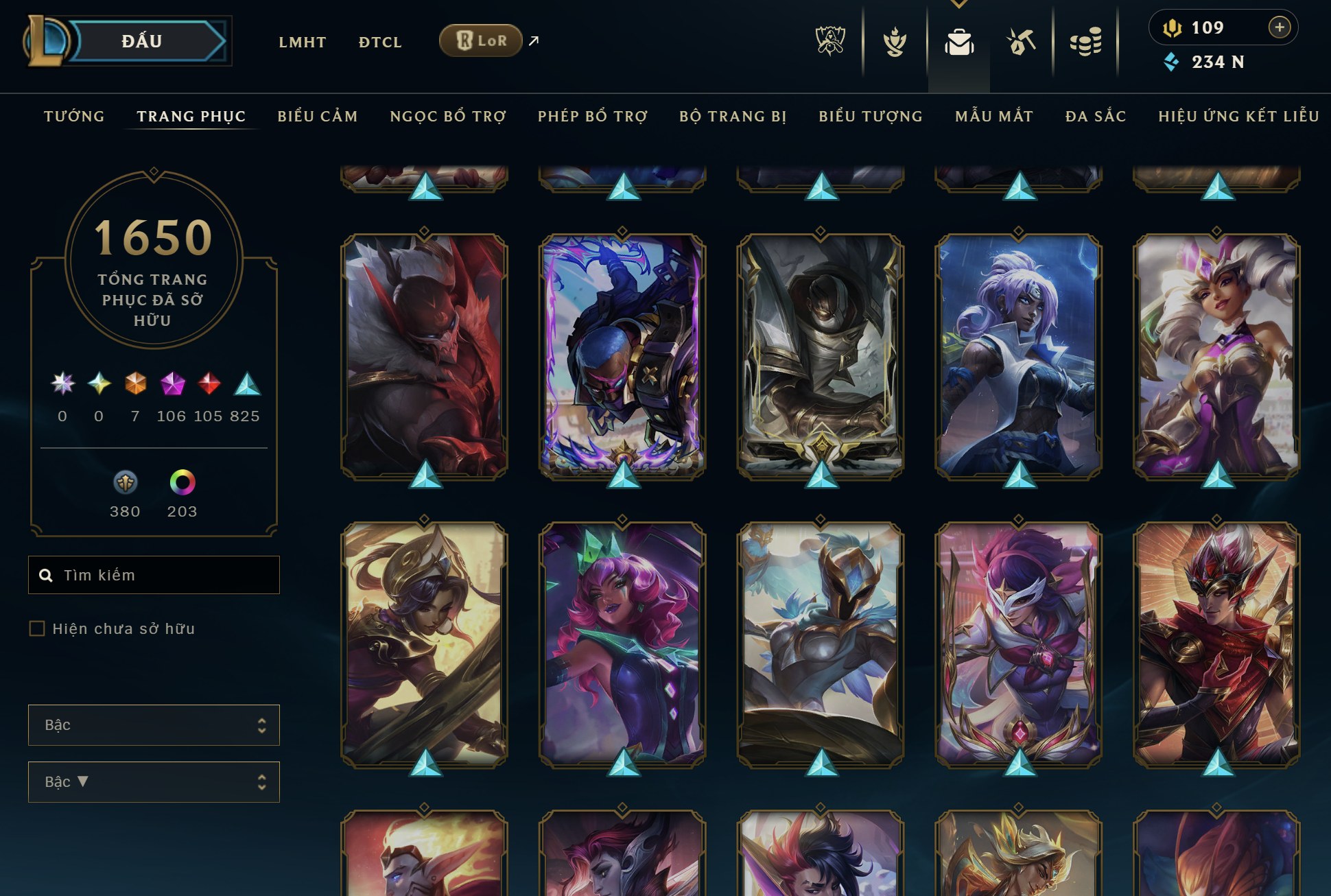The image size is (1331, 896).
Task: Open the Store coins icon
Action: click(x=1085, y=41)
